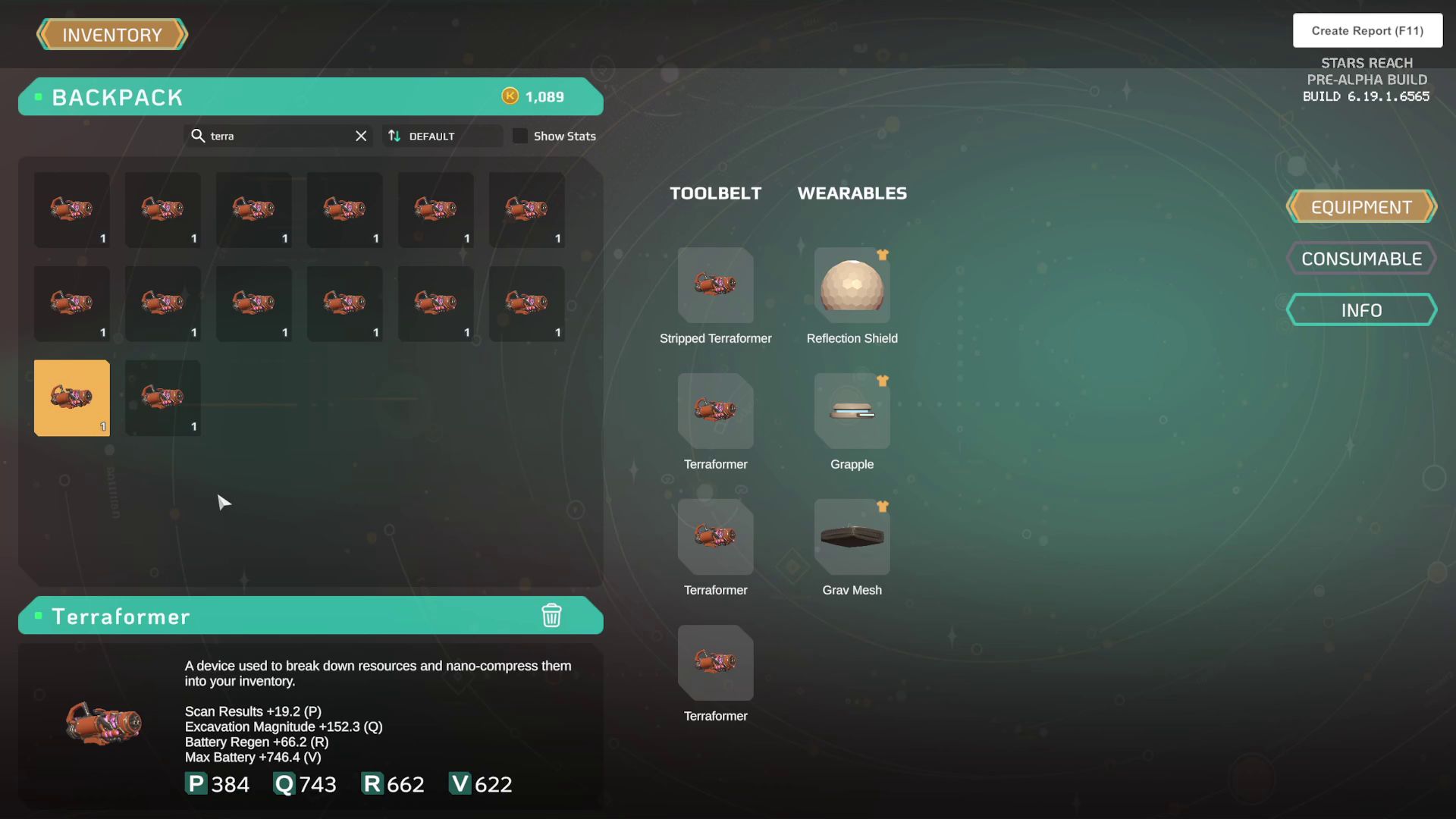Select the EQUIPMENT tab
This screenshot has width=1456, height=819.
coord(1361,206)
